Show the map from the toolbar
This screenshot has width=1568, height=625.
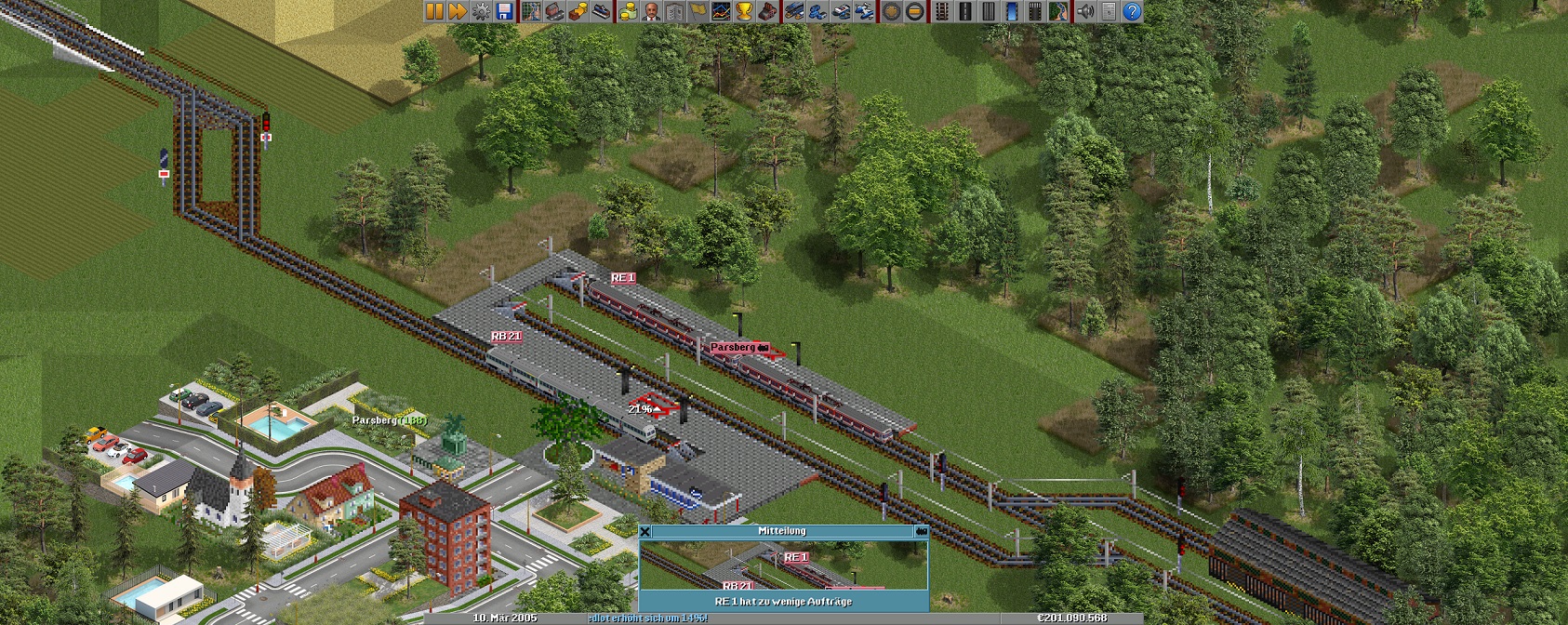click(531, 11)
